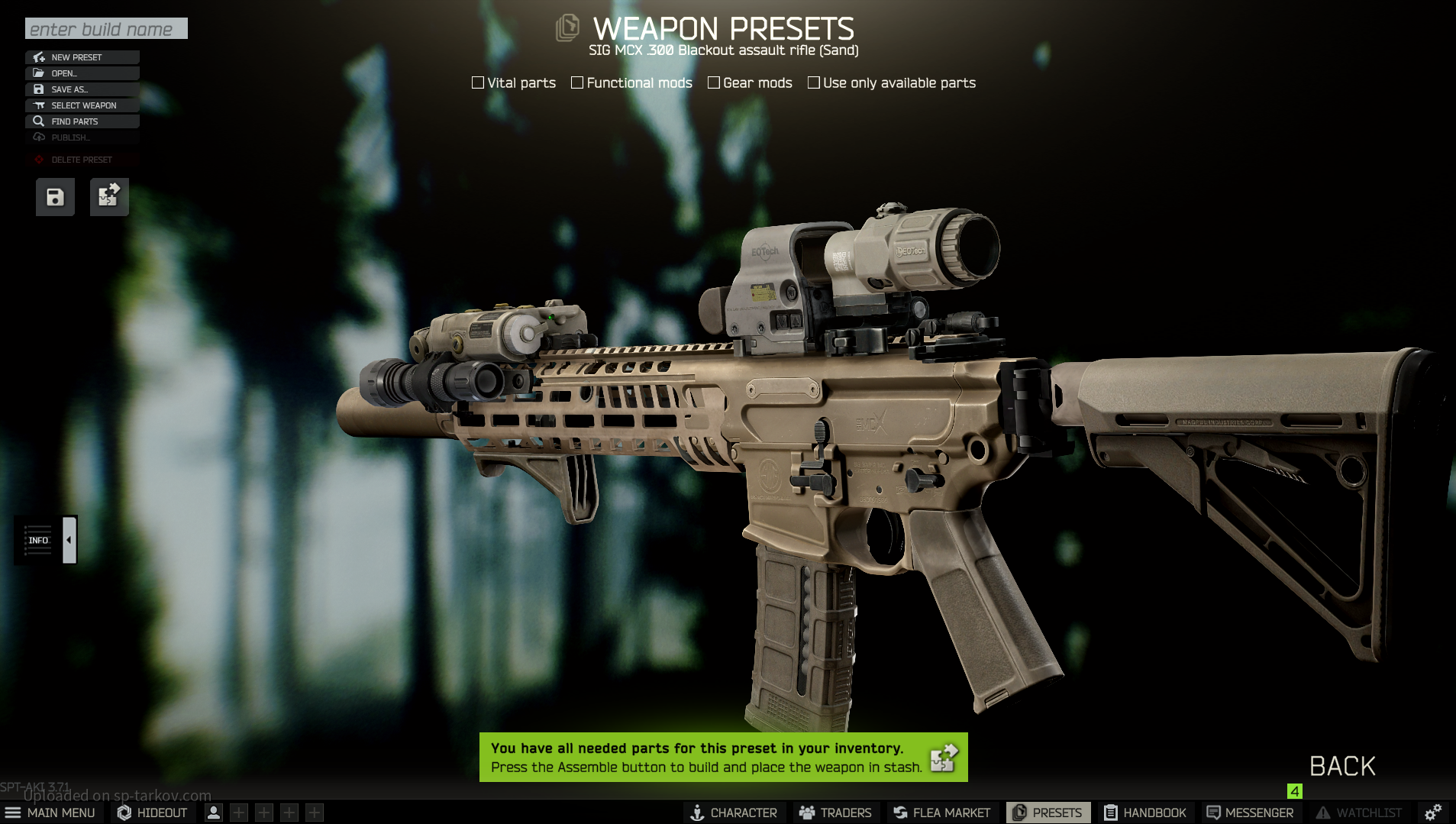Activate Find Parts

[x=82, y=121]
